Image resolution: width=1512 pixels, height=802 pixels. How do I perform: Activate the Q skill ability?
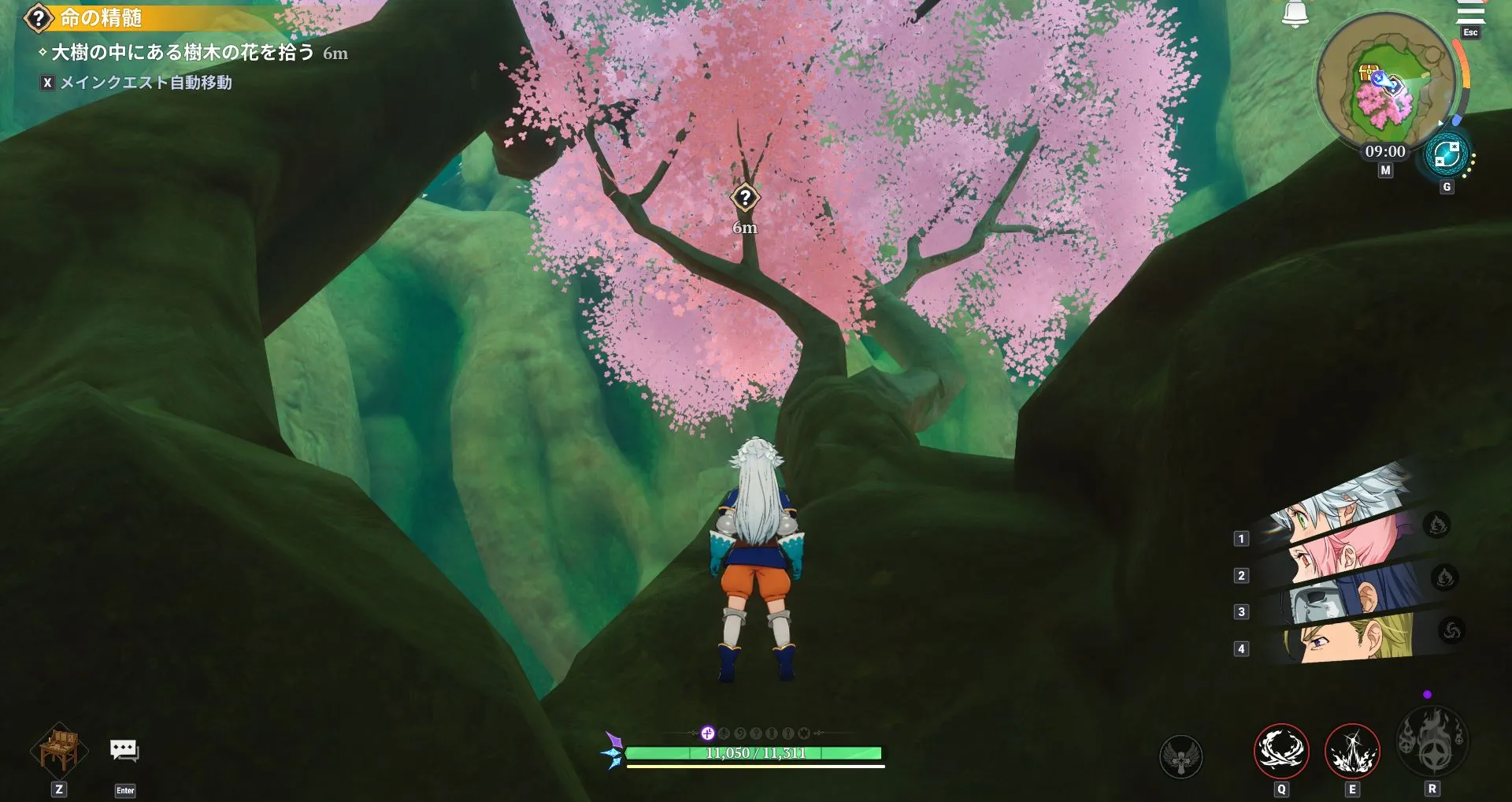(x=1281, y=751)
